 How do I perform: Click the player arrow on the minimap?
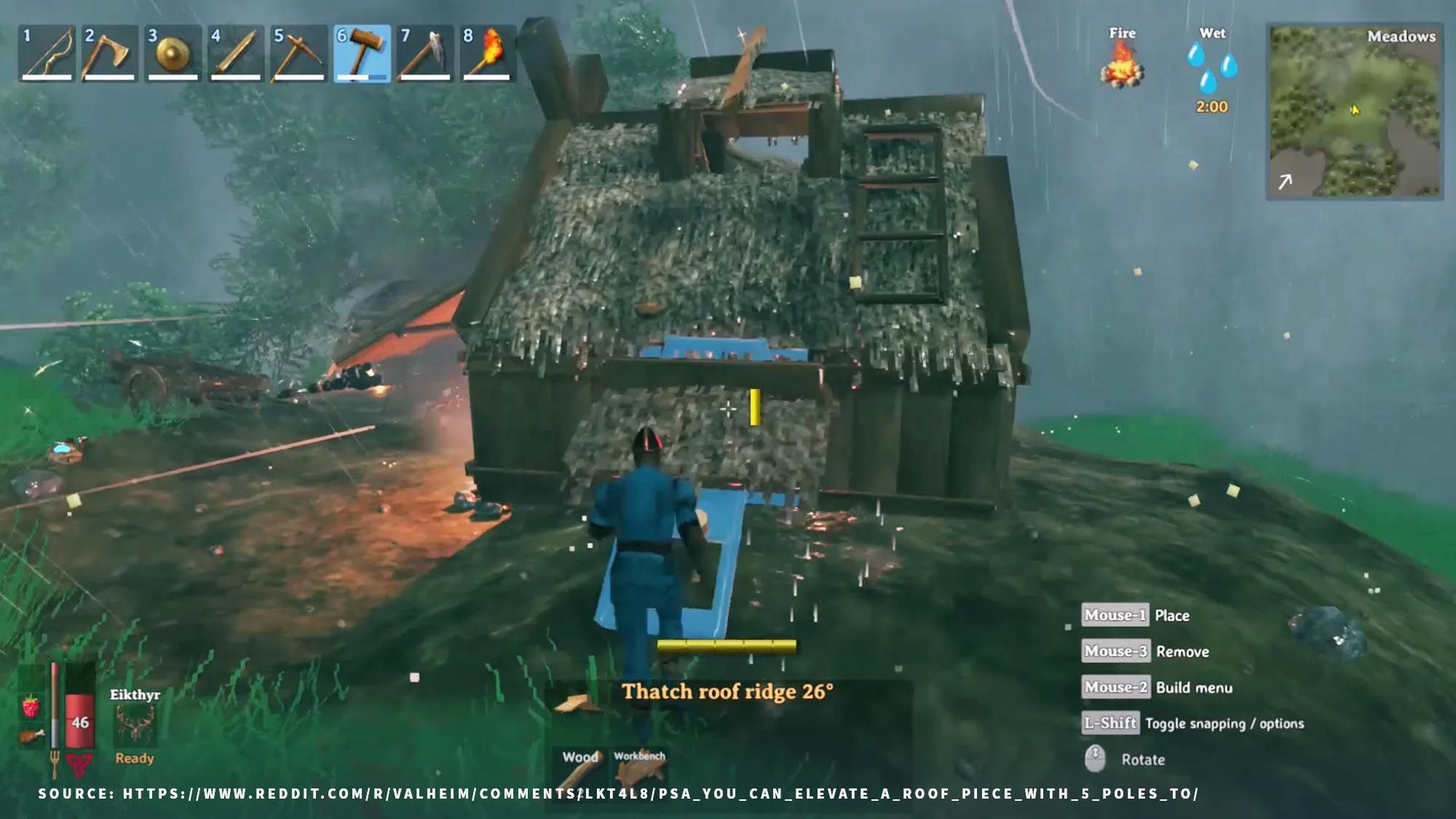coord(1356,108)
